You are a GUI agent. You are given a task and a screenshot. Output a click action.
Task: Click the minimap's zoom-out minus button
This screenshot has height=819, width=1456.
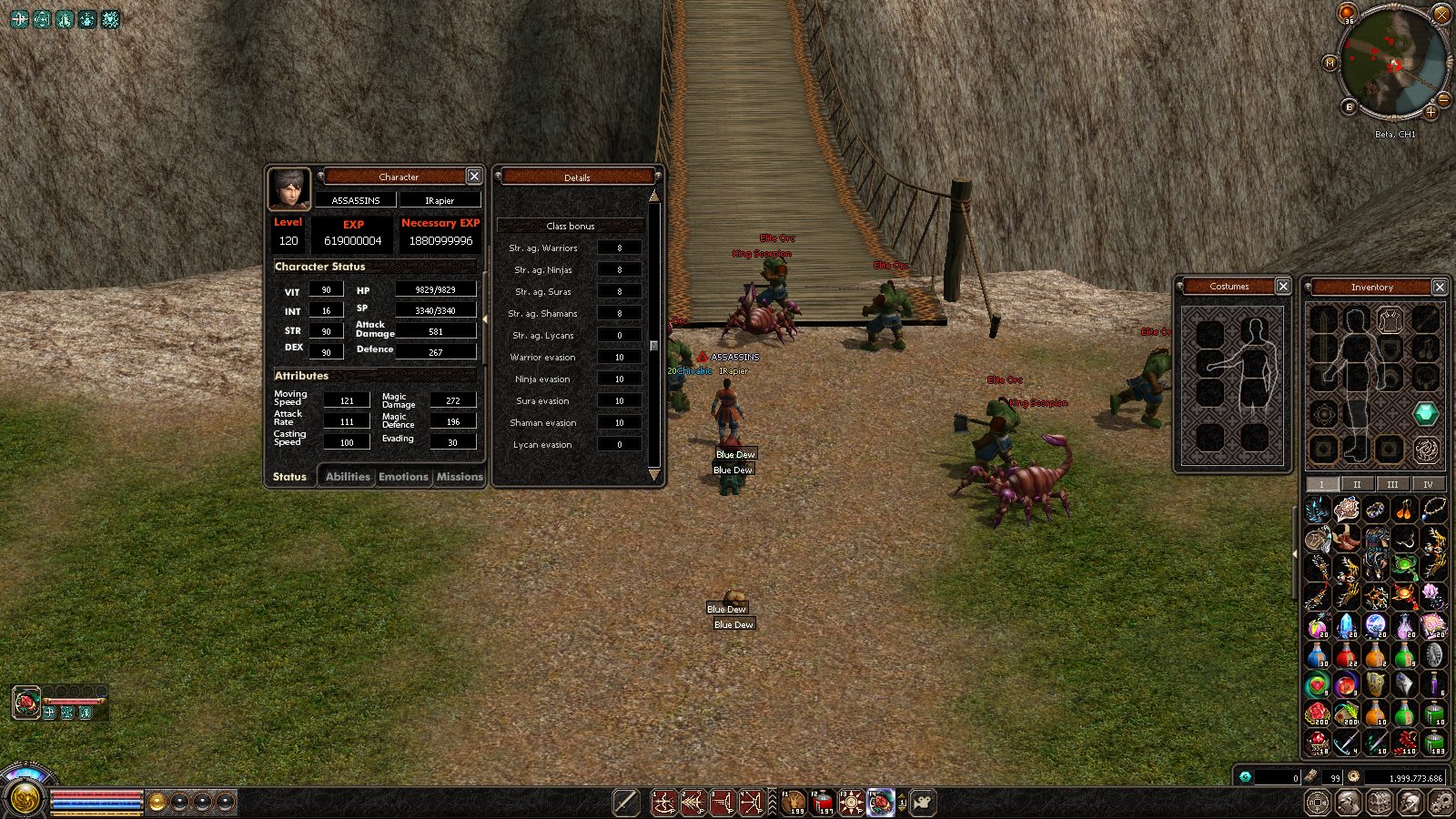tap(1444, 99)
